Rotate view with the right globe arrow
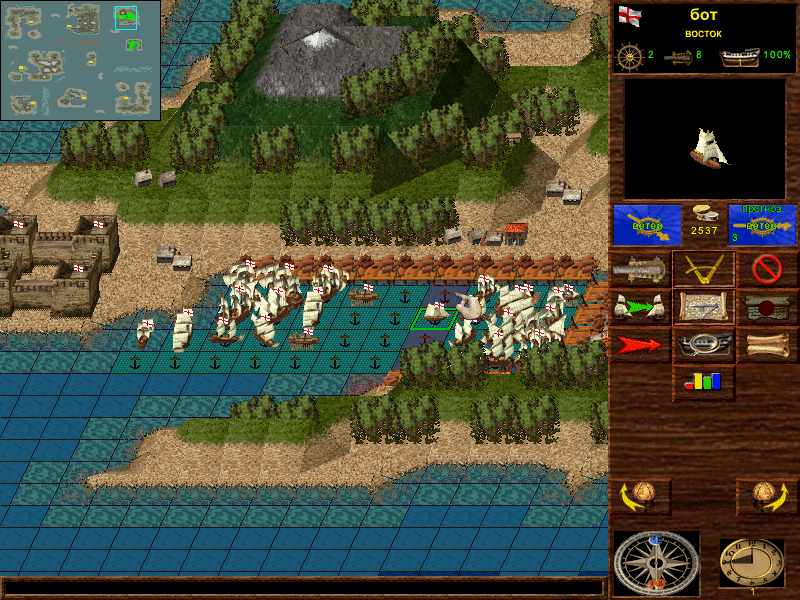This screenshot has width=800, height=600. click(x=766, y=495)
